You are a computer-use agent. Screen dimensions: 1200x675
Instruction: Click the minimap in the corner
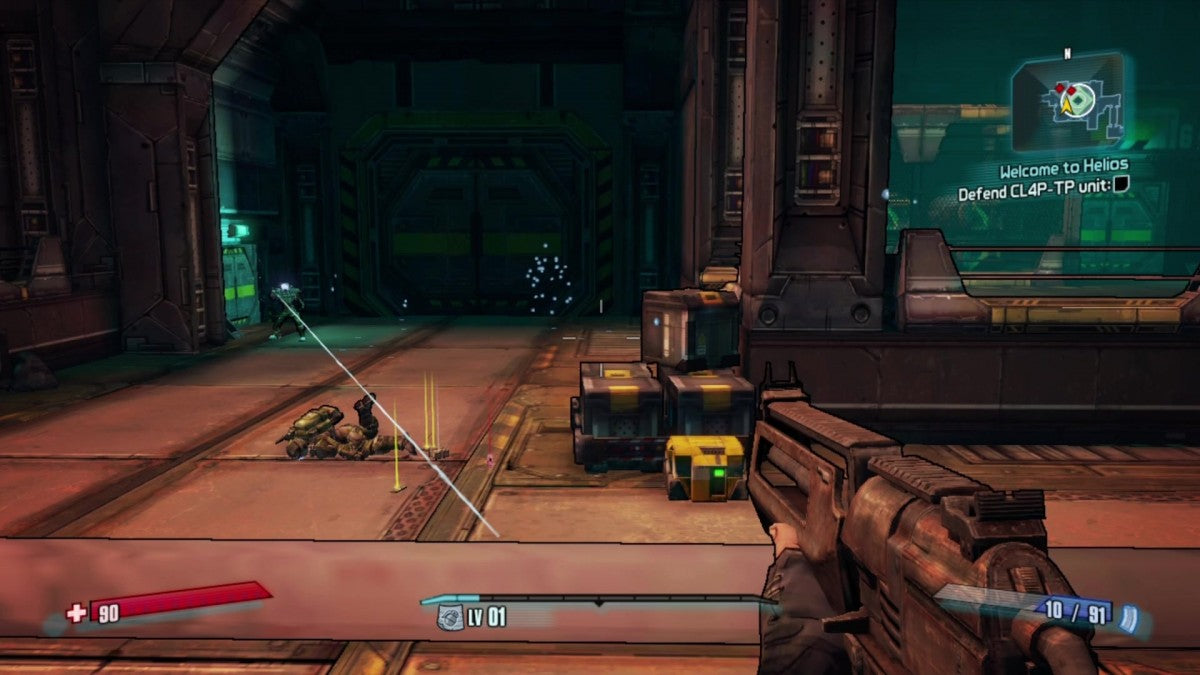click(1066, 101)
